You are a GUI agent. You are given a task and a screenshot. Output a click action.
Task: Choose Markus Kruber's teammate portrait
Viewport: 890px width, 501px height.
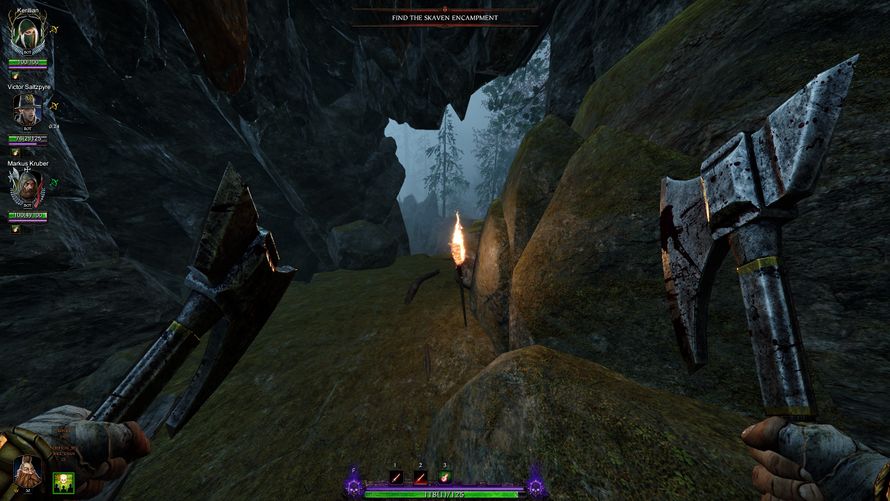(x=28, y=188)
